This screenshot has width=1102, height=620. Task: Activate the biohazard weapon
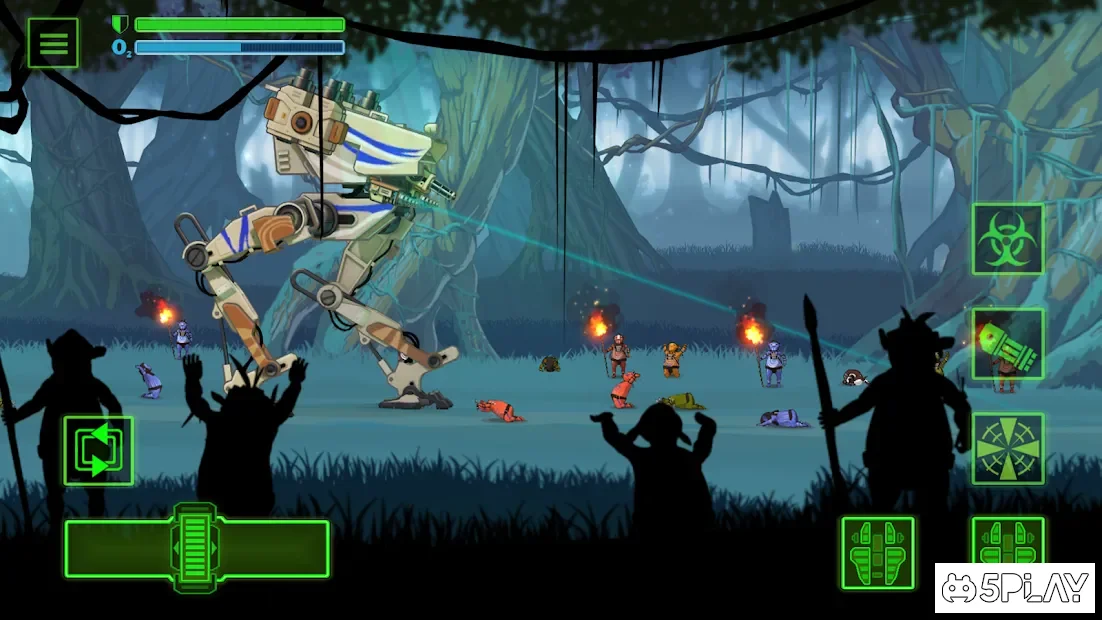(1007, 239)
